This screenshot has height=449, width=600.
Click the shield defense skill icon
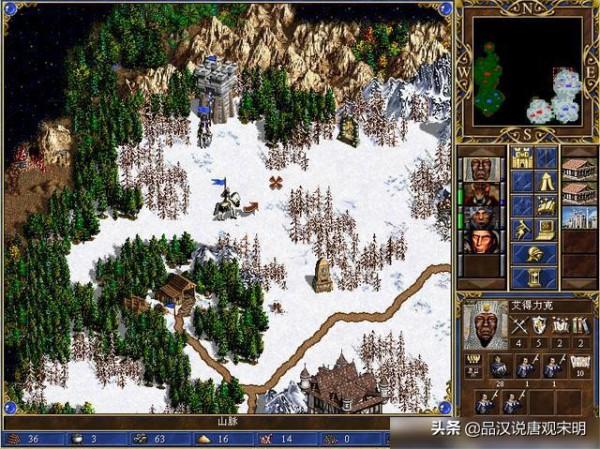click(537, 323)
